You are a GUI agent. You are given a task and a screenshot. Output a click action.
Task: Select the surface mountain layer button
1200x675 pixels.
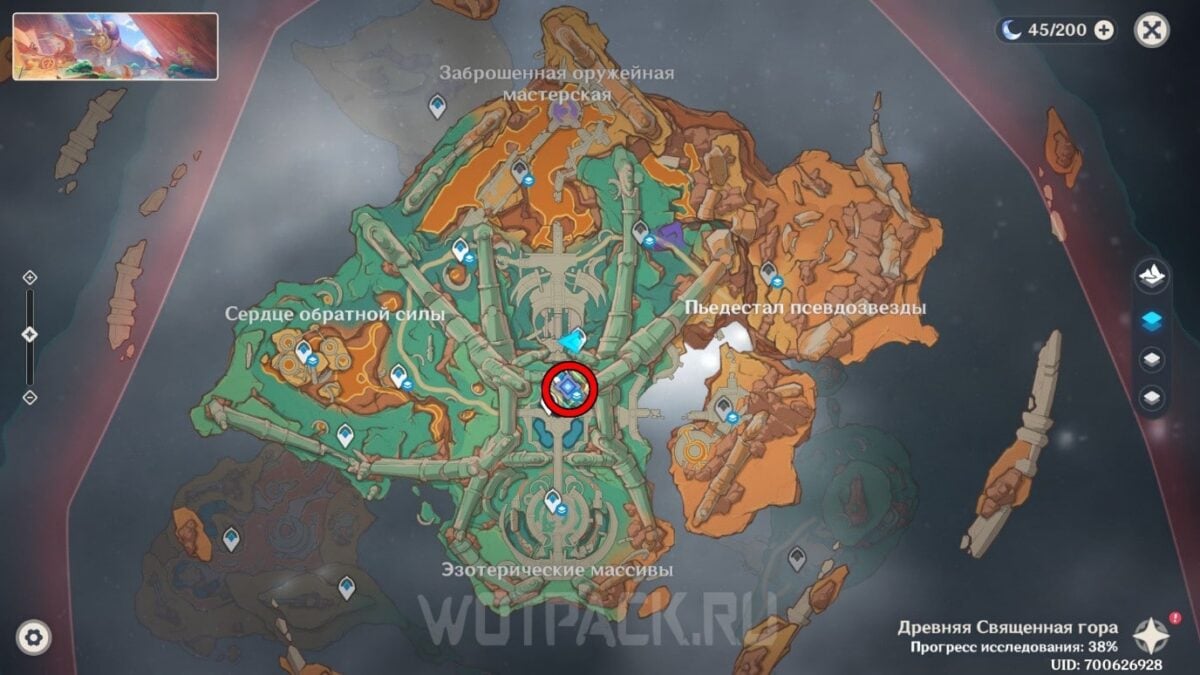[1151, 278]
